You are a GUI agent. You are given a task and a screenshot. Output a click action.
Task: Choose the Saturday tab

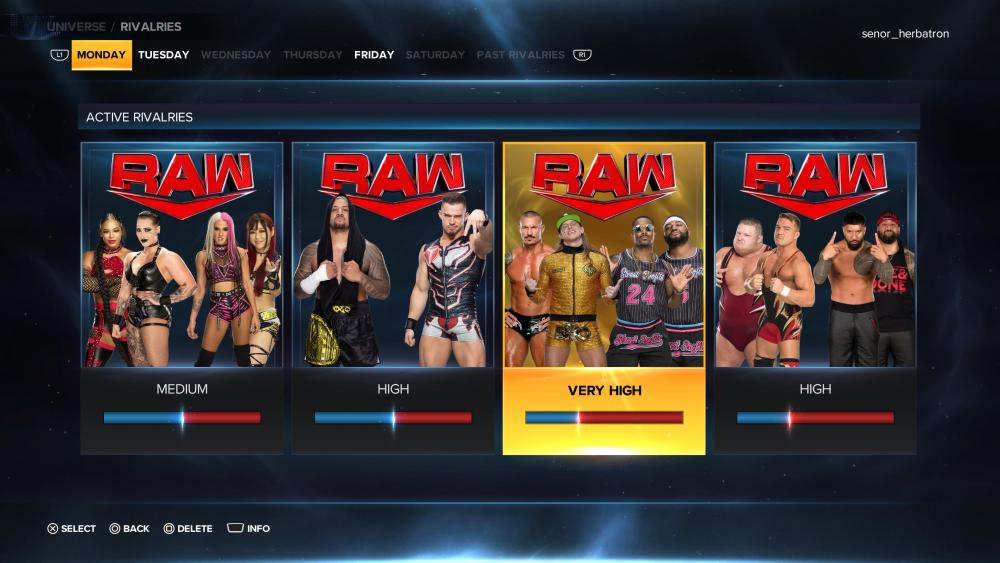(x=435, y=55)
